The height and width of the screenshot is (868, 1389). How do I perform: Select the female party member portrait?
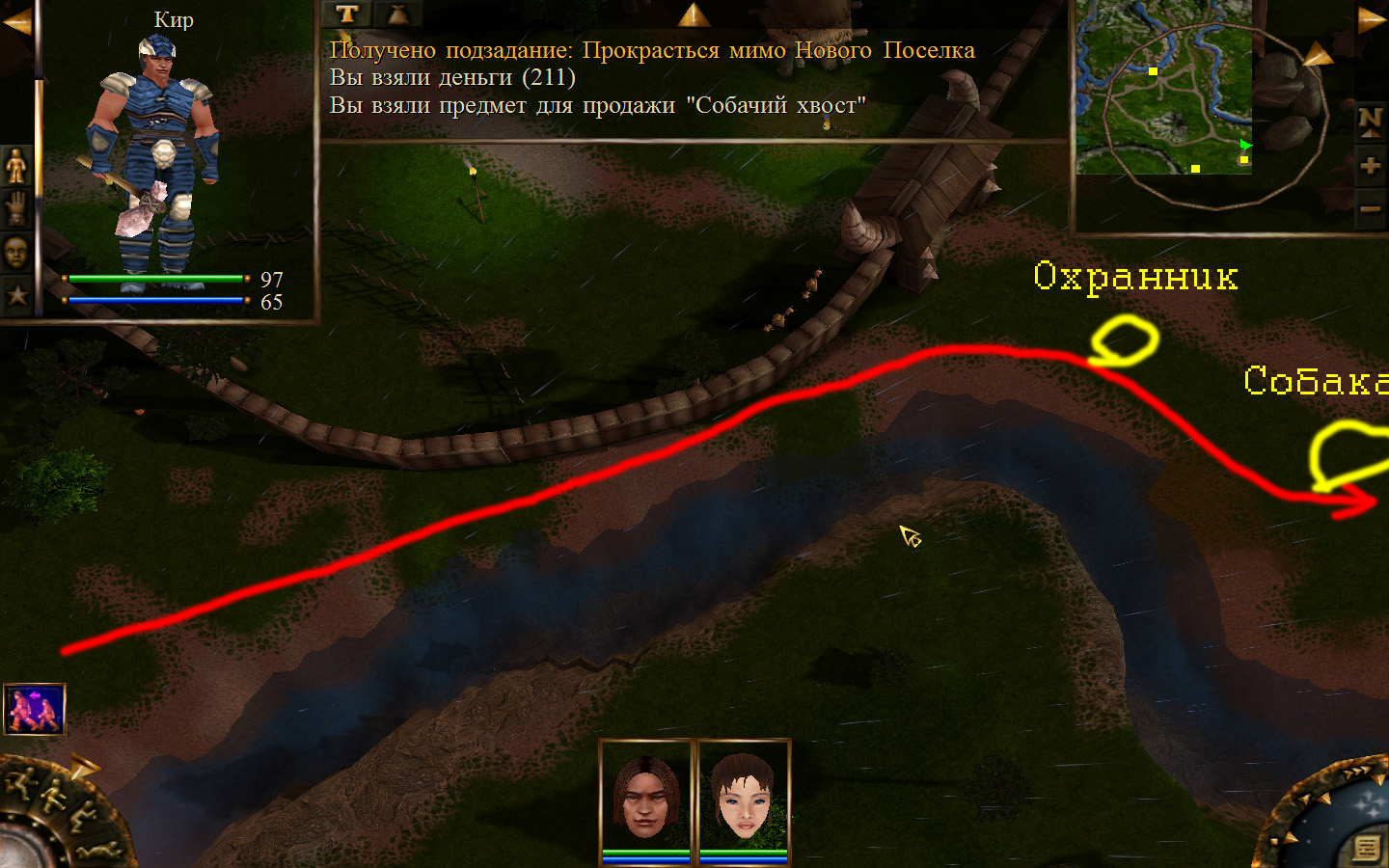(x=744, y=797)
